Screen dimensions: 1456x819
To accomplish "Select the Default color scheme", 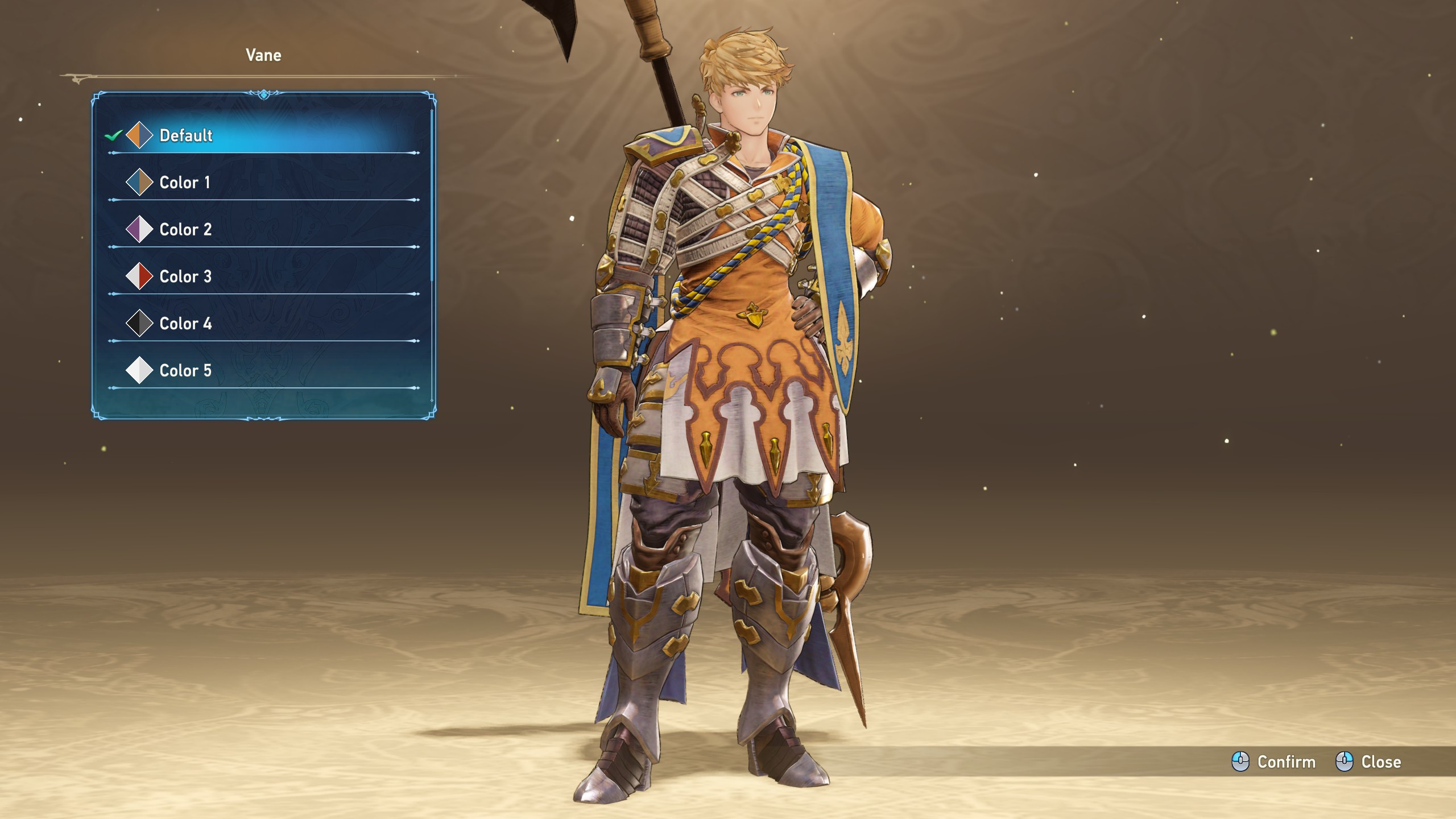I will [x=185, y=135].
